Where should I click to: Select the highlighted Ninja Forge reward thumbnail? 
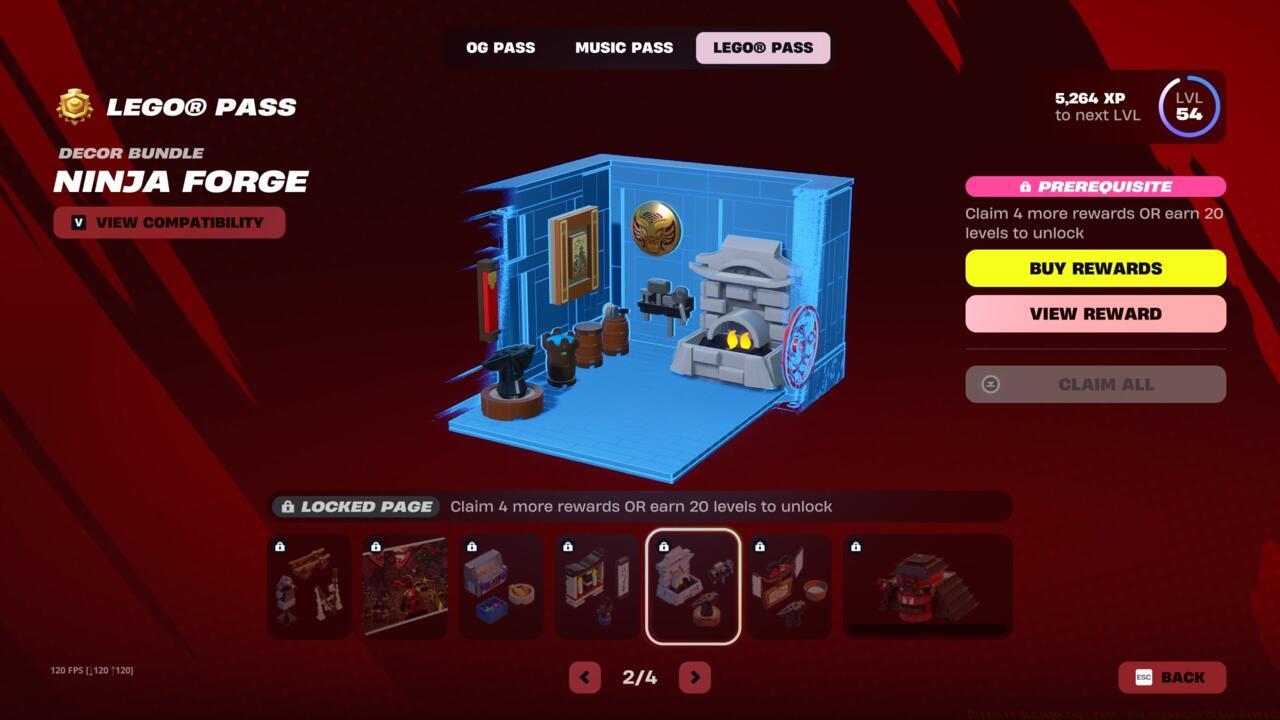[x=693, y=585]
